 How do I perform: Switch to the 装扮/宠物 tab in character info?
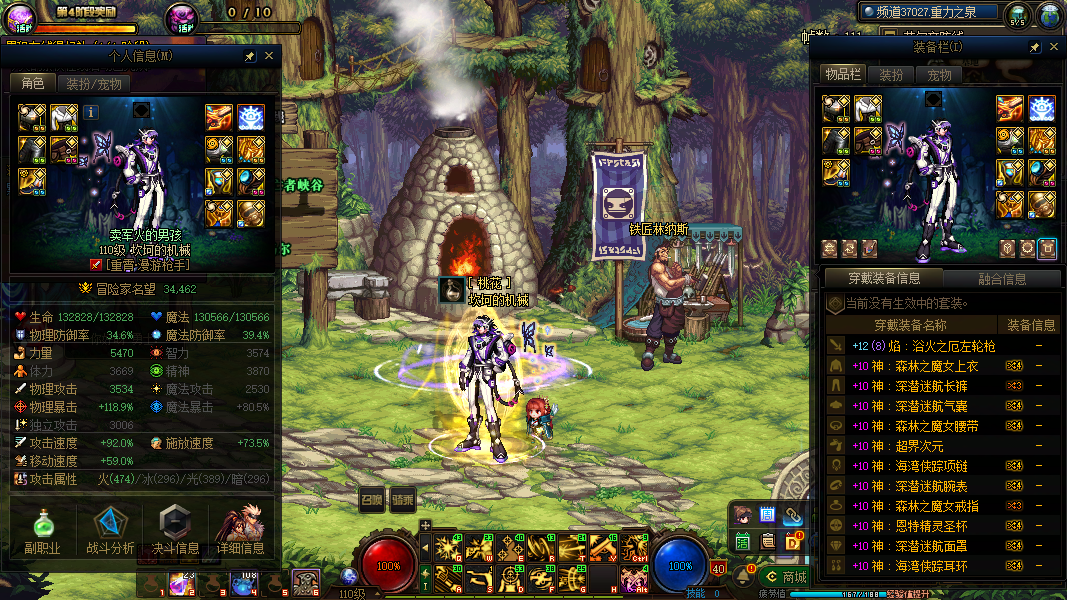click(x=94, y=84)
